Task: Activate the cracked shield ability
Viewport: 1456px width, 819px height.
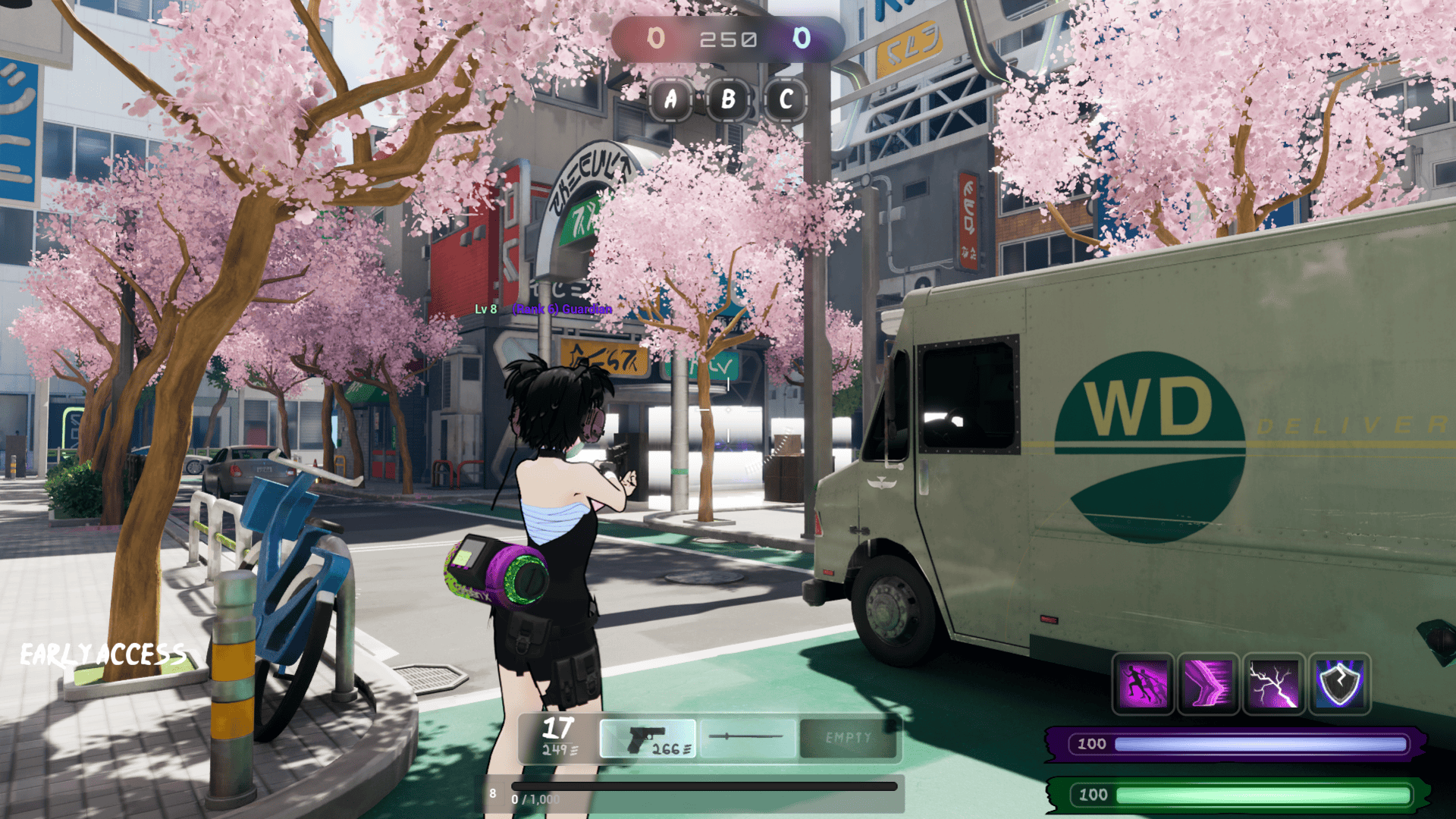Action: pos(1340,684)
